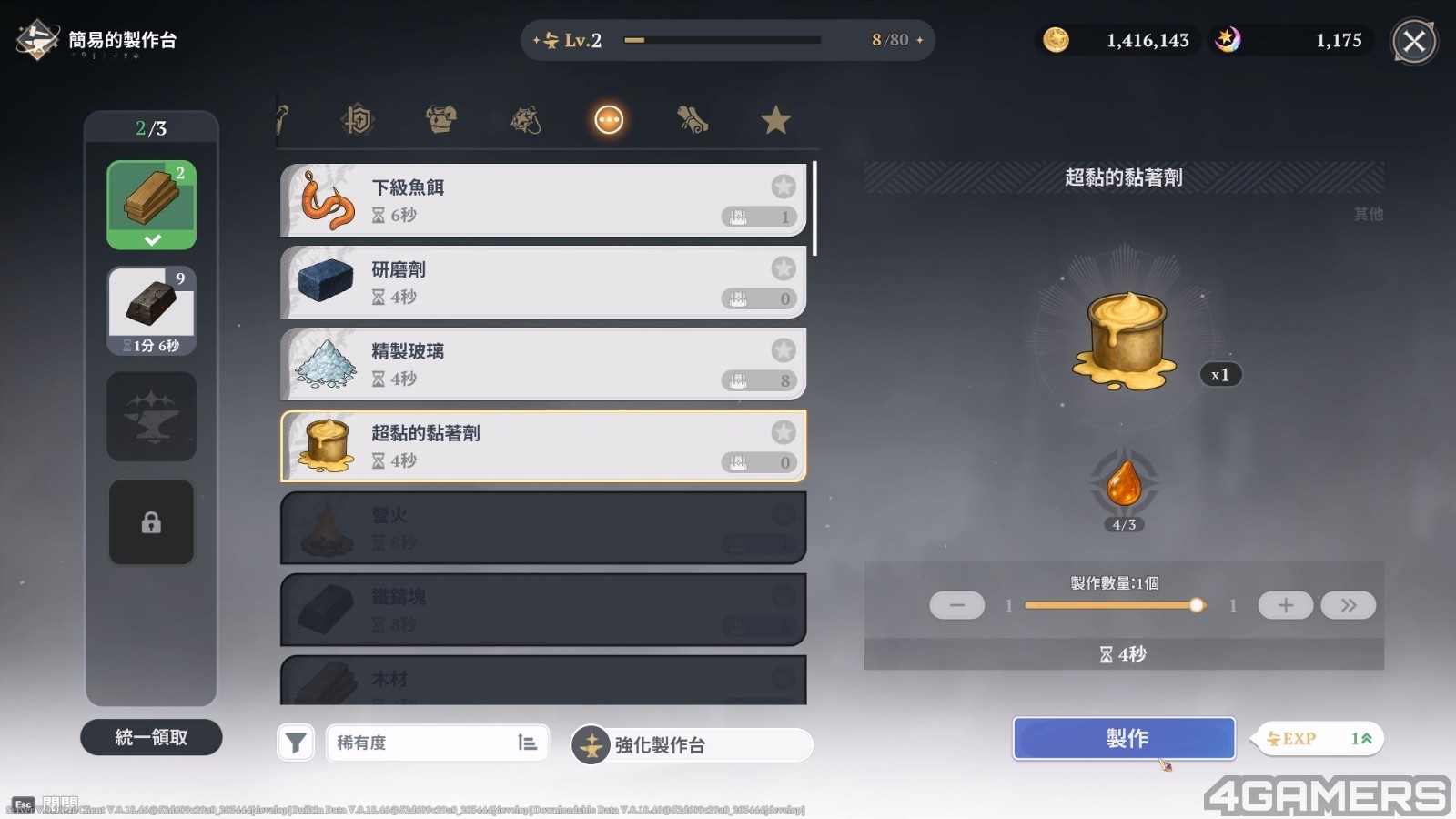Click the craft quantity slider handle

click(1197, 605)
